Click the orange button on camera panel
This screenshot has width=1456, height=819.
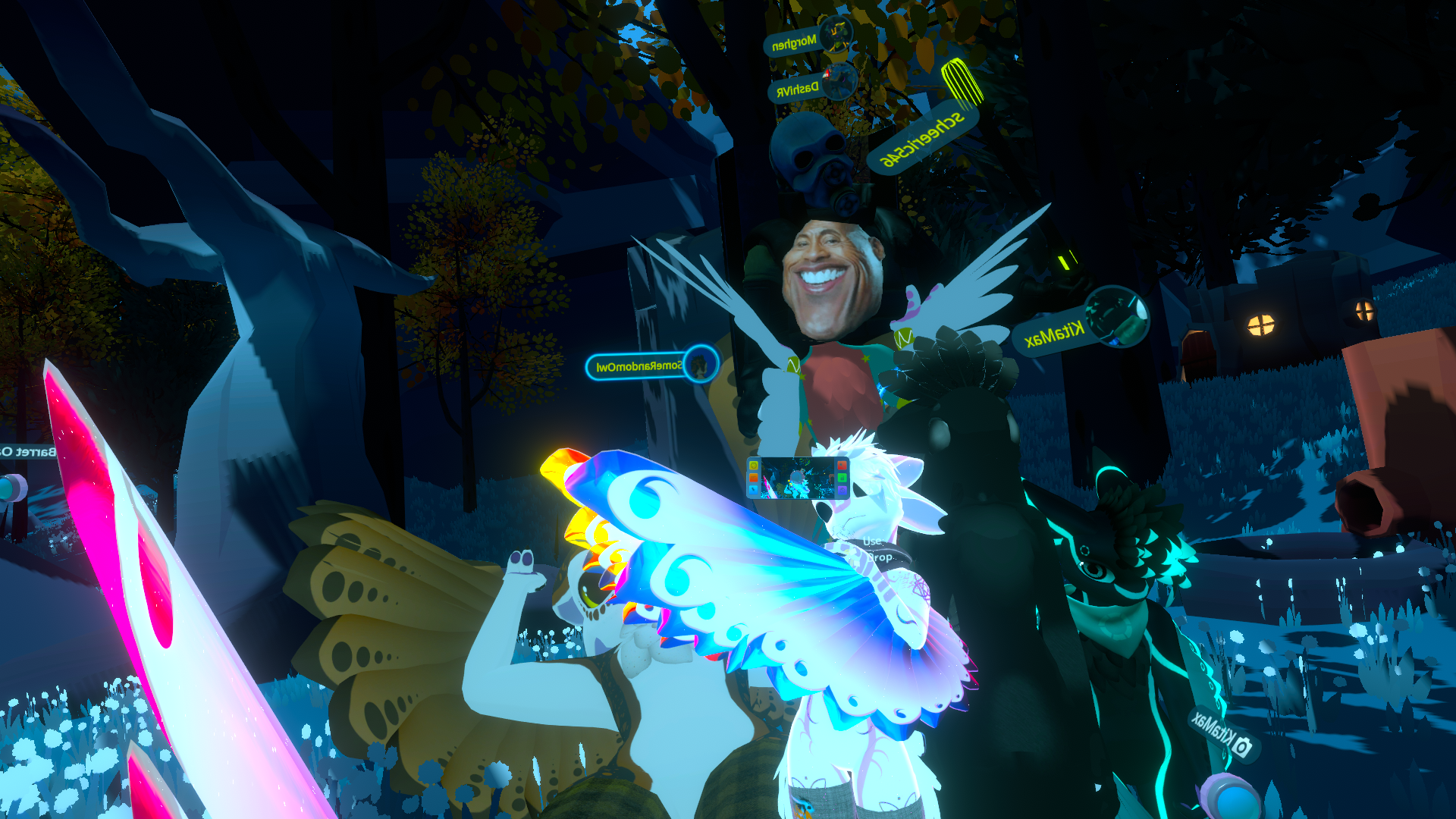[x=754, y=478]
